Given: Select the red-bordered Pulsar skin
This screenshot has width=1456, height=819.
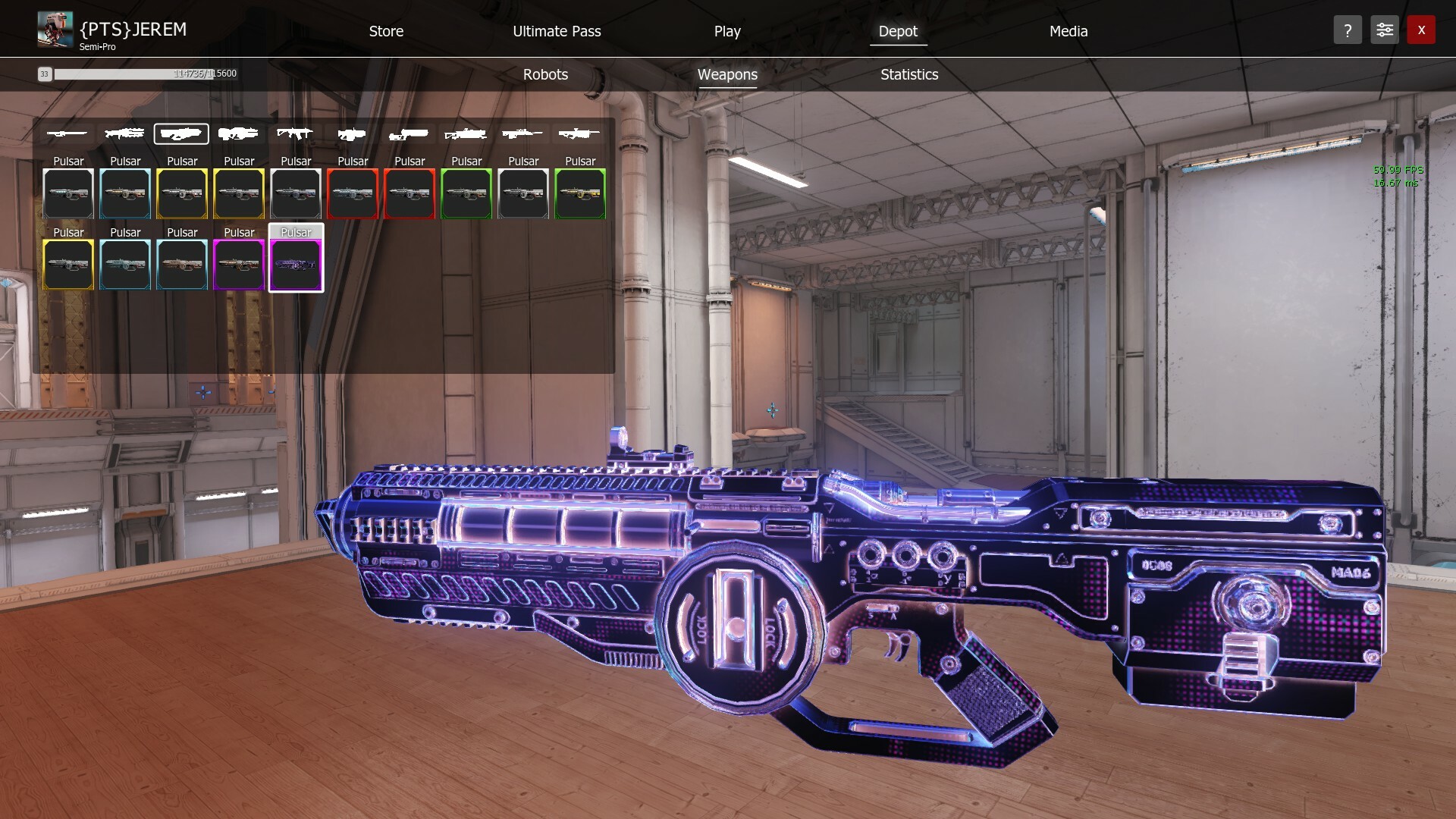Looking at the screenshot, I should (x=353, y=193).
